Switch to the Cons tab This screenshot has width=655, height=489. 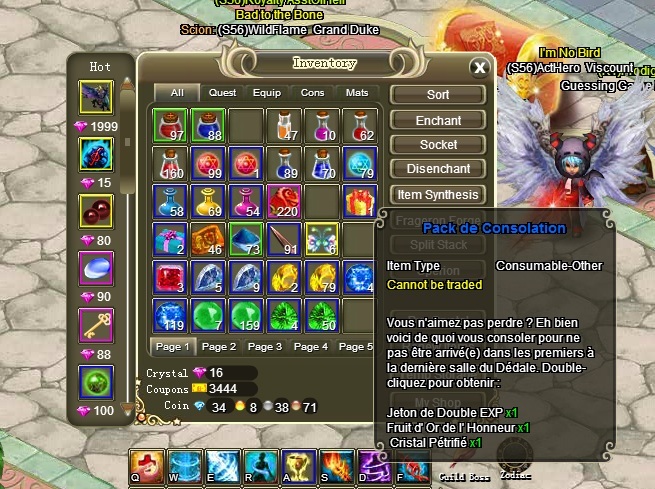pyautogui.click(x=313, y=93)
